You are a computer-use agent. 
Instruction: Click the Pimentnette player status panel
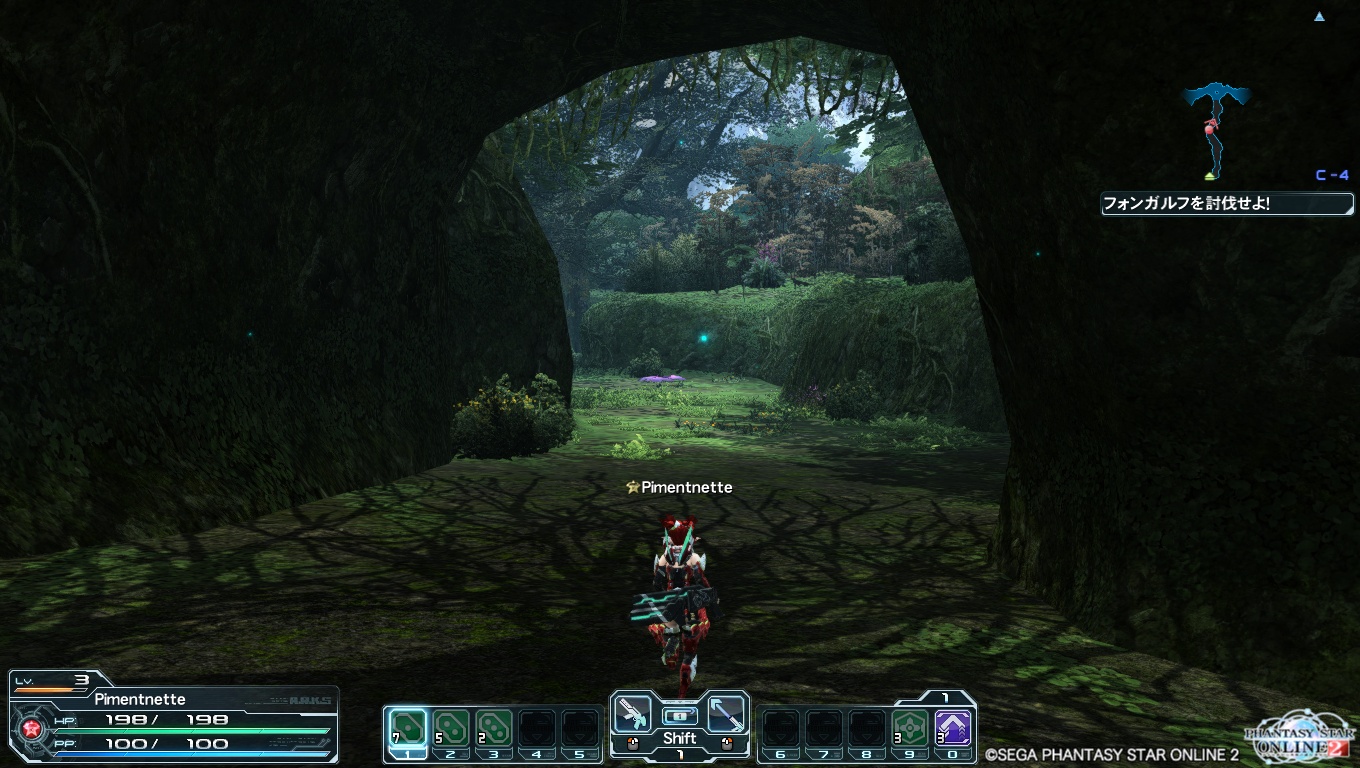(175, 717)
